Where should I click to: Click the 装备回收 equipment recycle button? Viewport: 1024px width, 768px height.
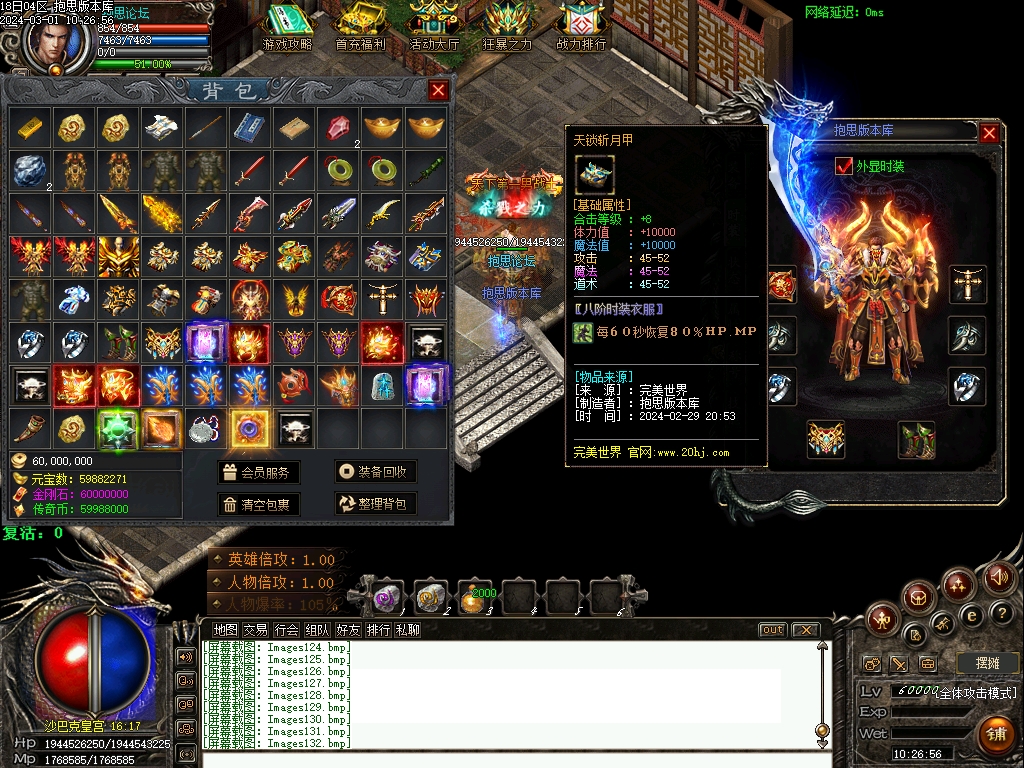pos(375,472)
